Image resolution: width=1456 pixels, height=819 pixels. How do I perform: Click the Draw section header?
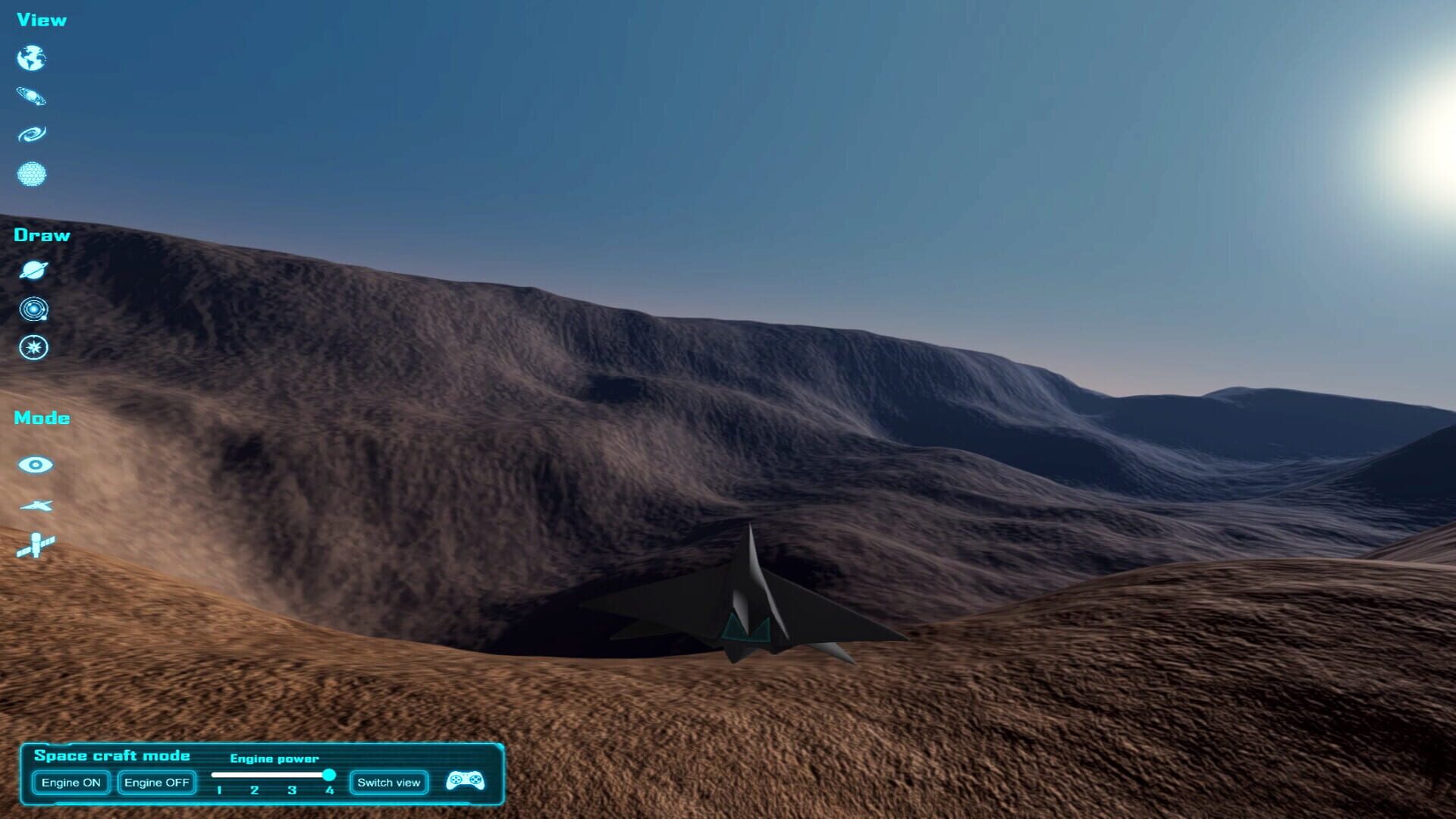tap(41, 234)
